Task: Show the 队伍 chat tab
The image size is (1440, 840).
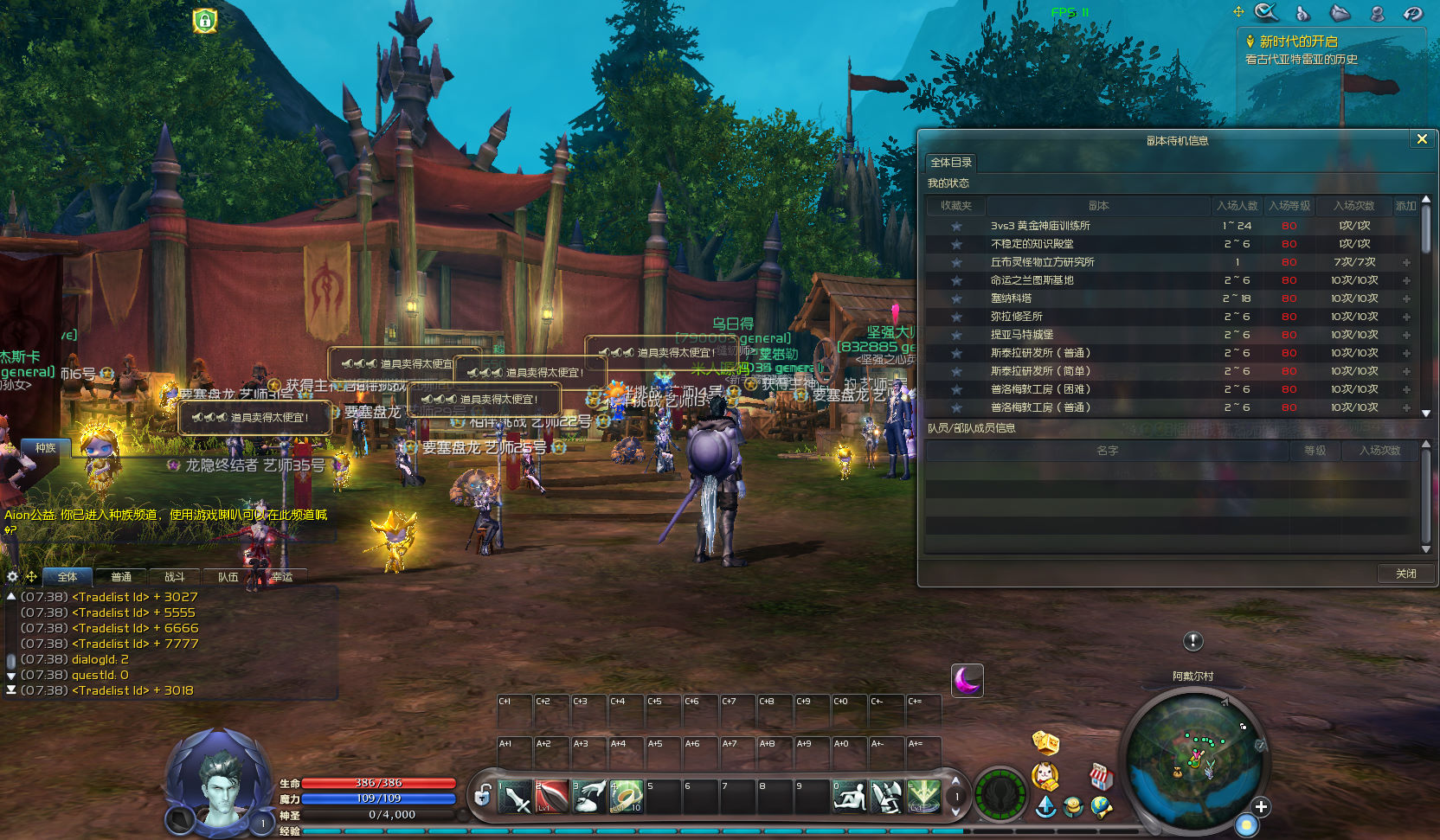Action: click(228, 577)
